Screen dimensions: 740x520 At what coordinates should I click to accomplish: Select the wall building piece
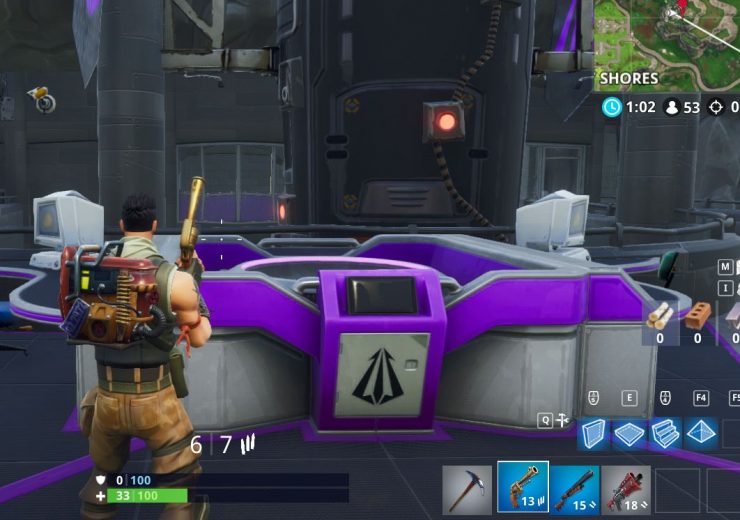[x=594, y=433]
